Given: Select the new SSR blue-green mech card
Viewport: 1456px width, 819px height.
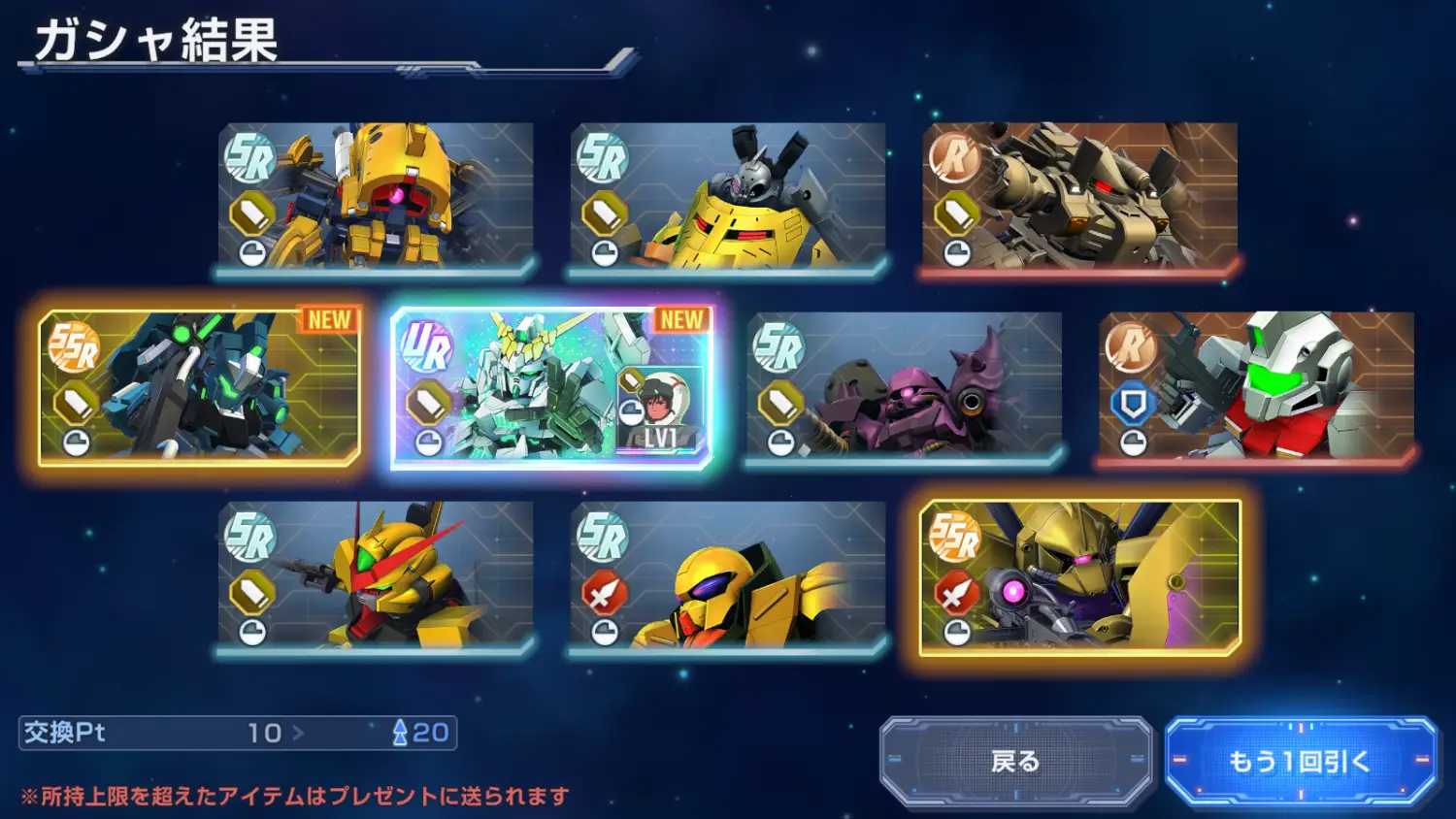Looking at the screenshot, I should [199, 386].
